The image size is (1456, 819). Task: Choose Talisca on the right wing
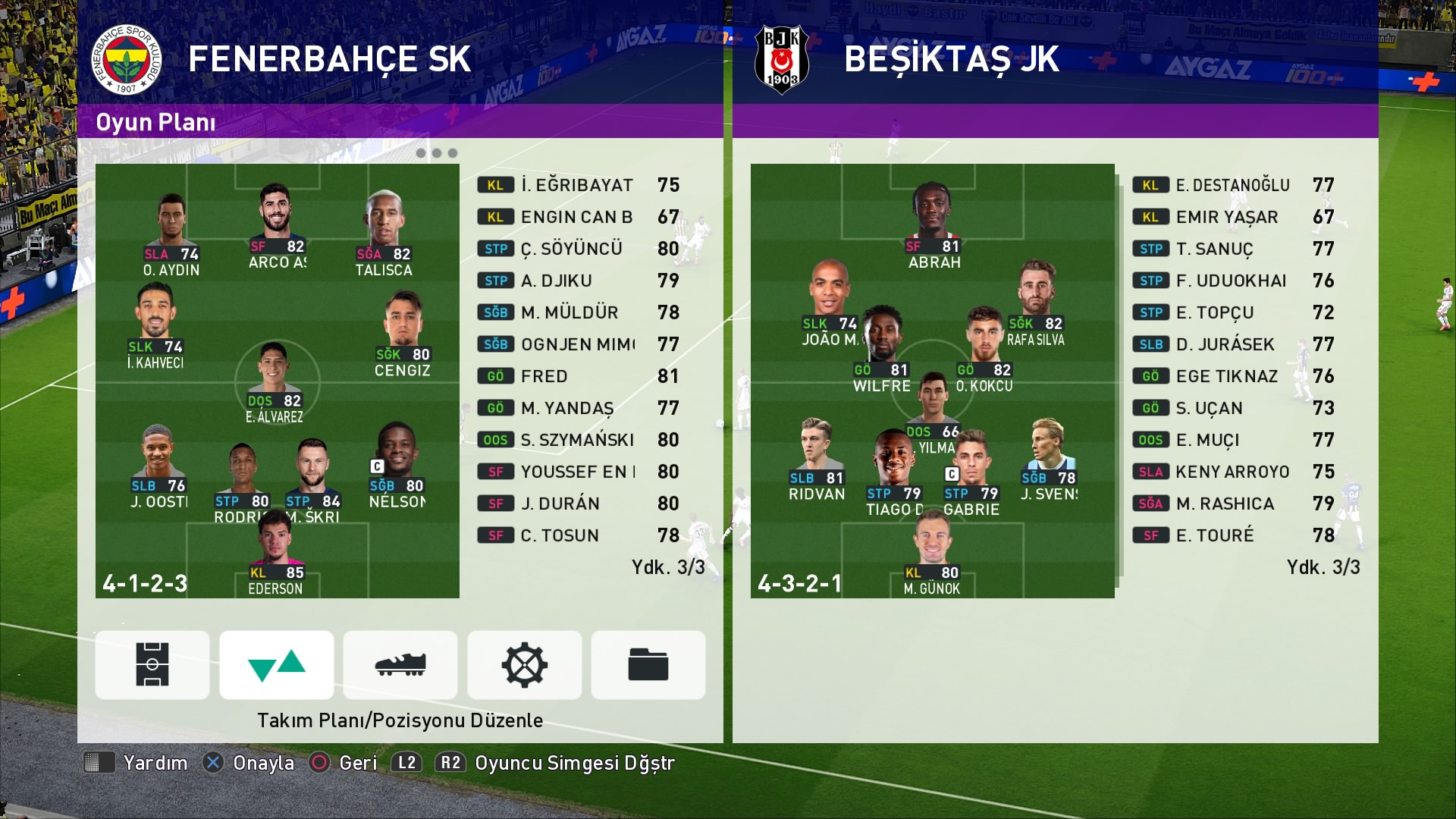pyautogui.click(x=384, y=235)
